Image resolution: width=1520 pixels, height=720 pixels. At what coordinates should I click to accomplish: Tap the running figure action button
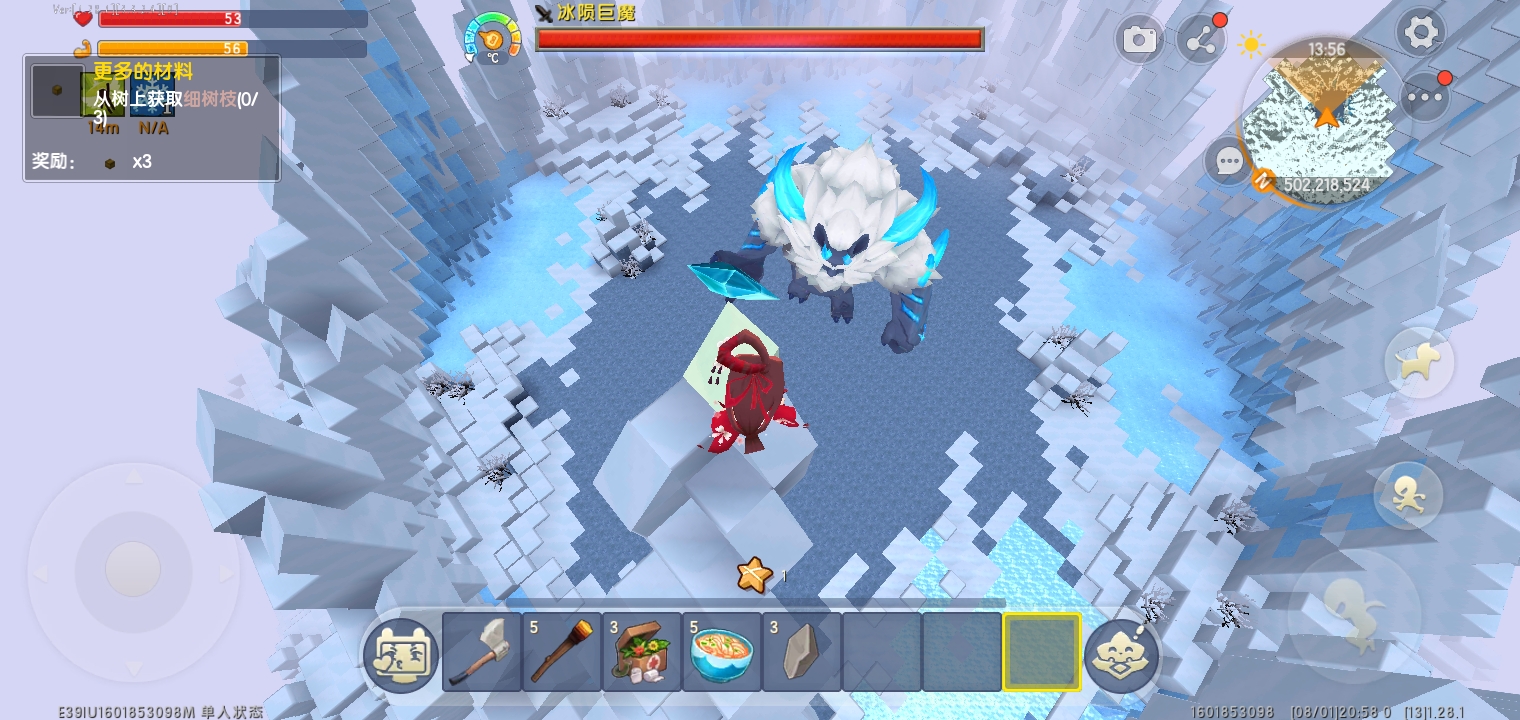click(x=1408, y=495)
